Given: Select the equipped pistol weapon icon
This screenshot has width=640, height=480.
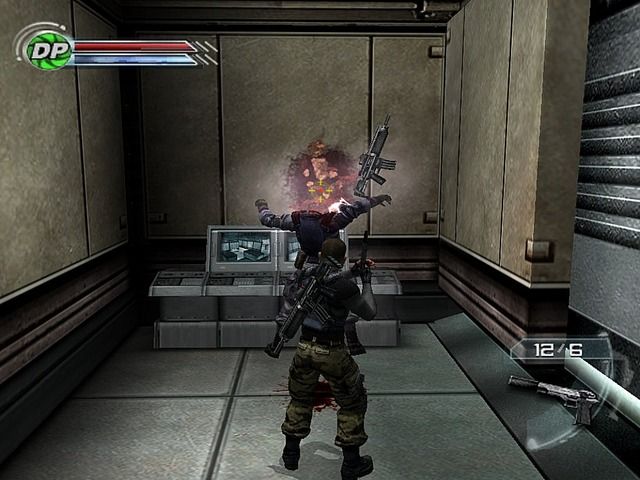Looking at the screenshot, I should (x=555, y=395).
